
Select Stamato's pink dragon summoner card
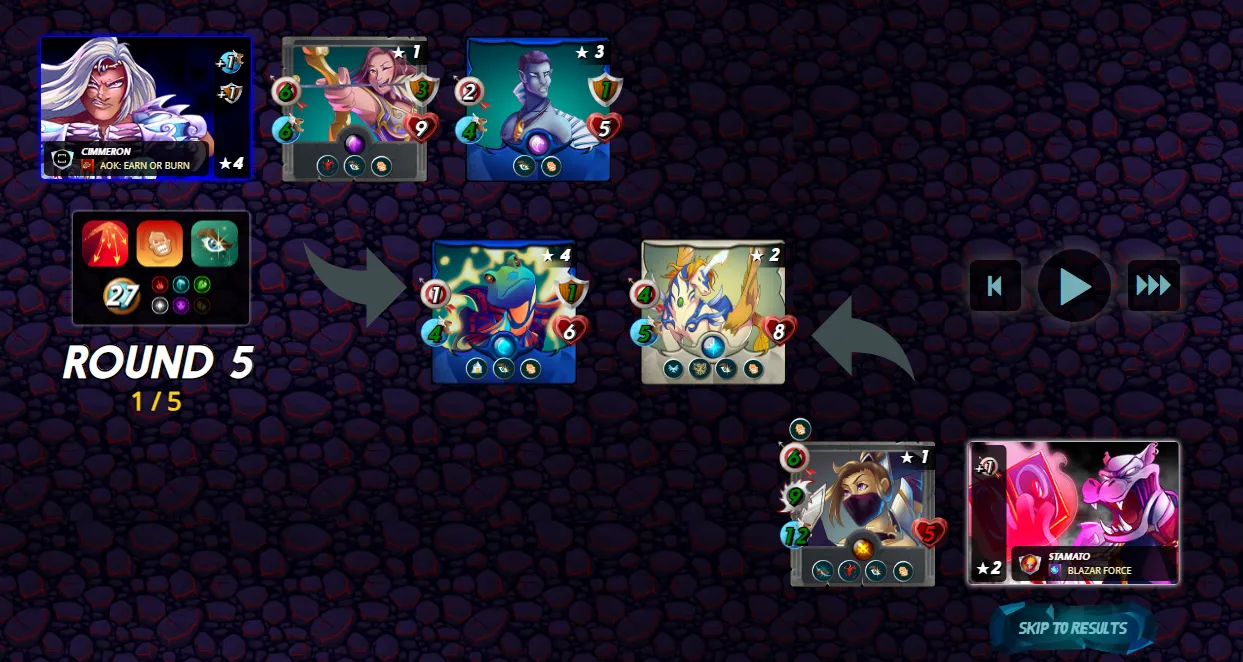coord(1073,512)
